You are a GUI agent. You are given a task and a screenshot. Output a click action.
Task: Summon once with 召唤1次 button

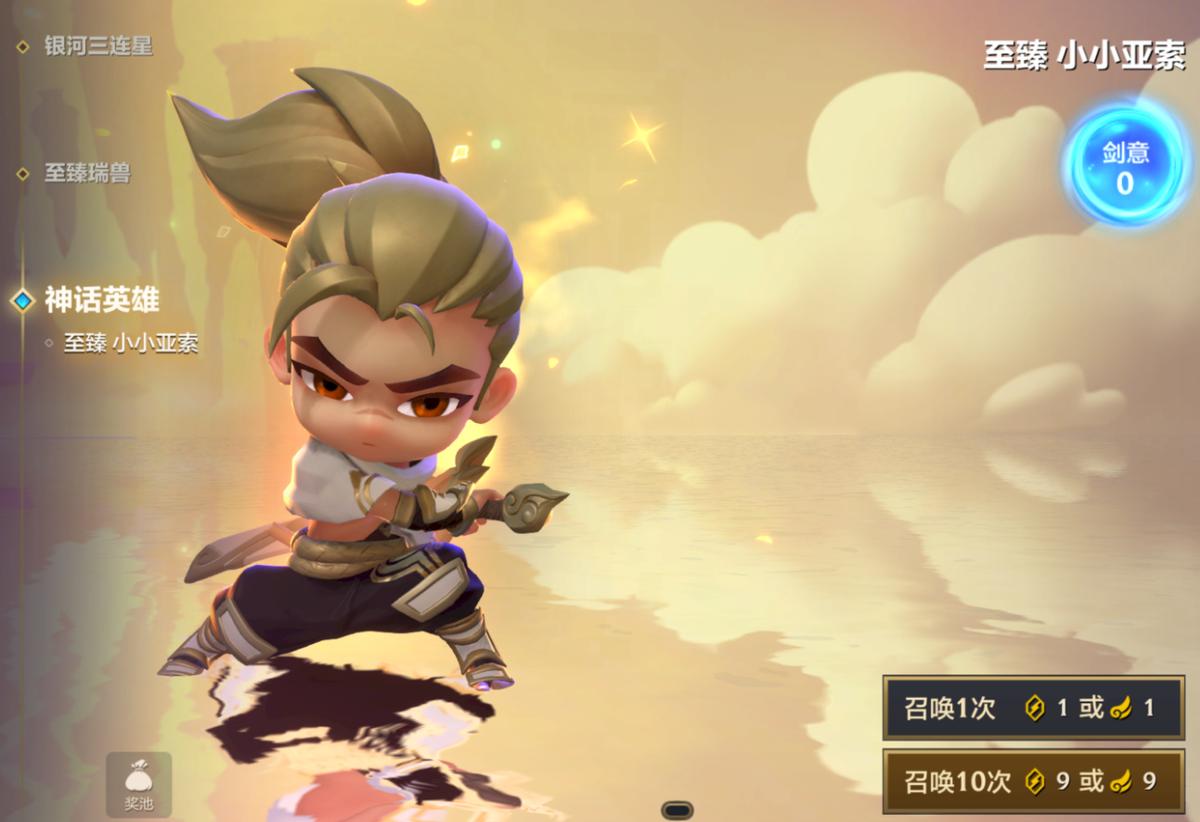(x=1033, y=708)
